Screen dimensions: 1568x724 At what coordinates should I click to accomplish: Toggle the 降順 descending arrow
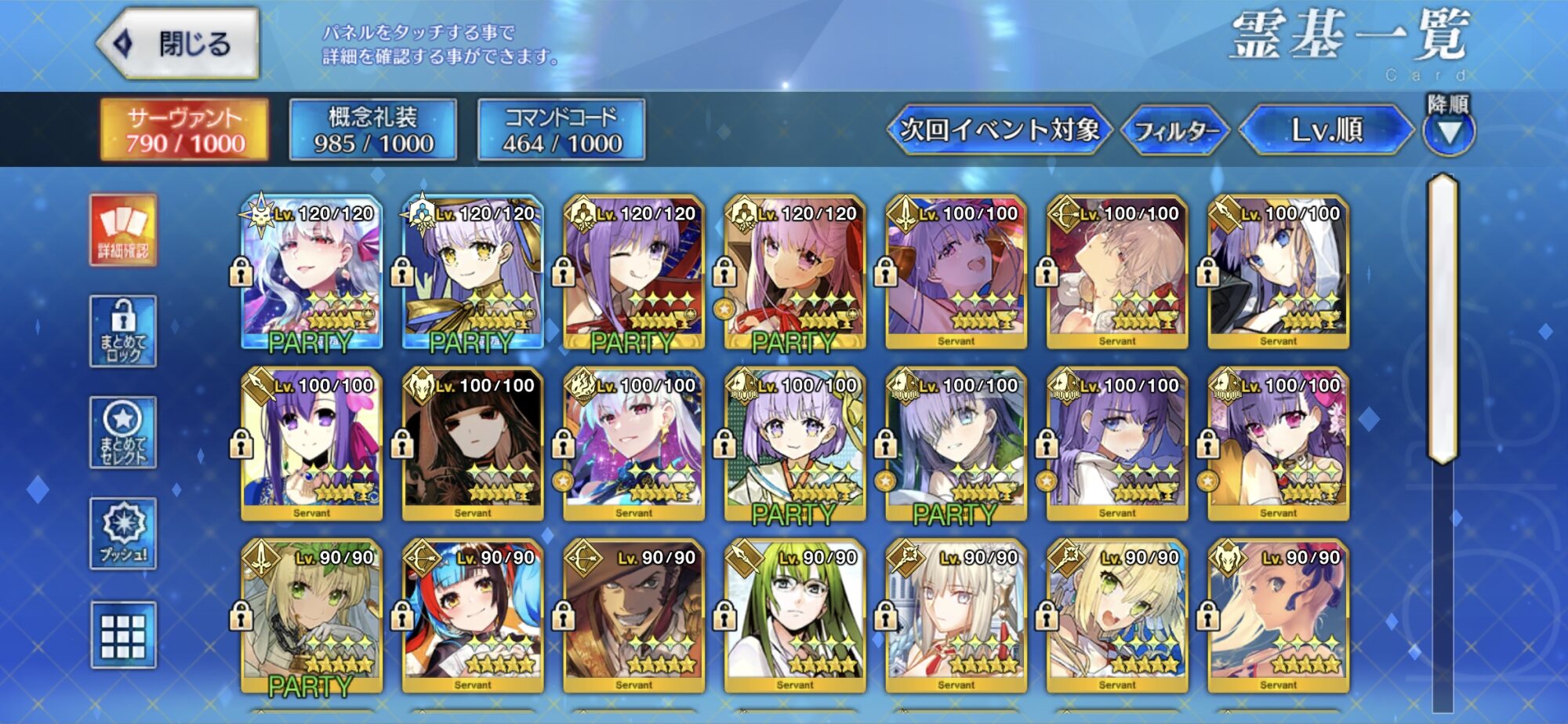point(1448,130)
